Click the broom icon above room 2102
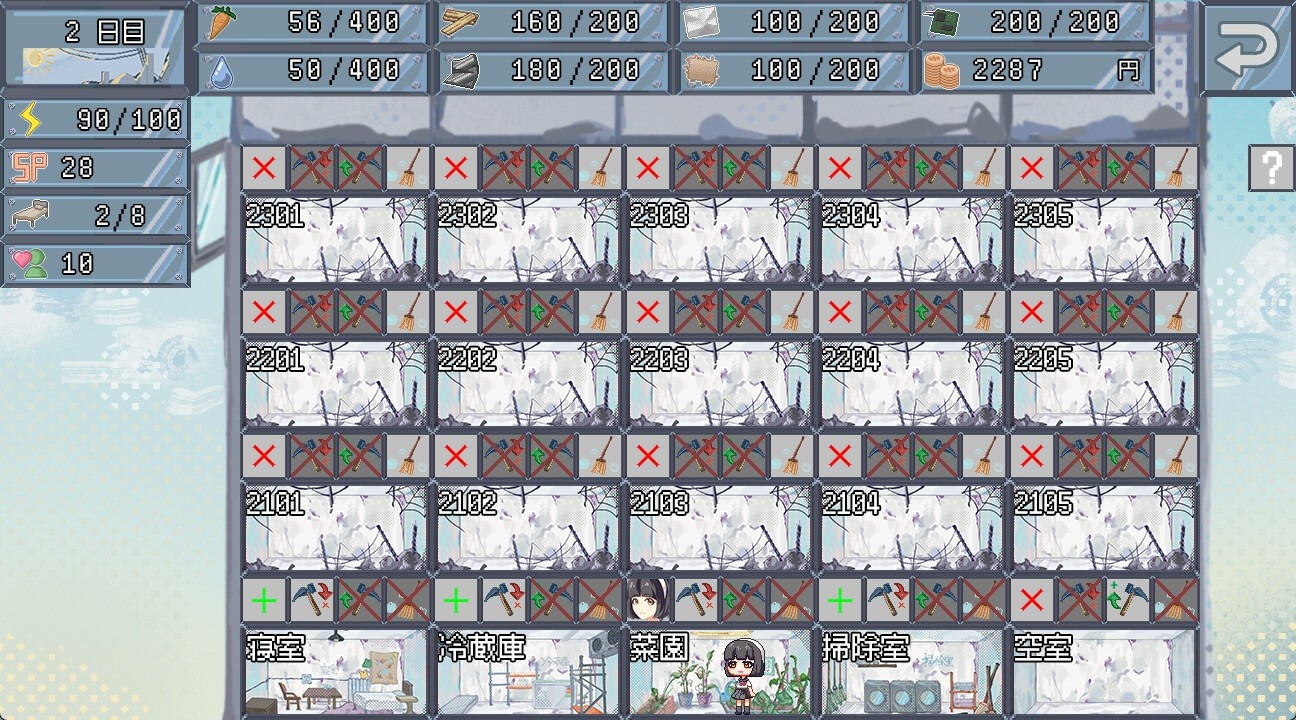 tap(600, 456)
